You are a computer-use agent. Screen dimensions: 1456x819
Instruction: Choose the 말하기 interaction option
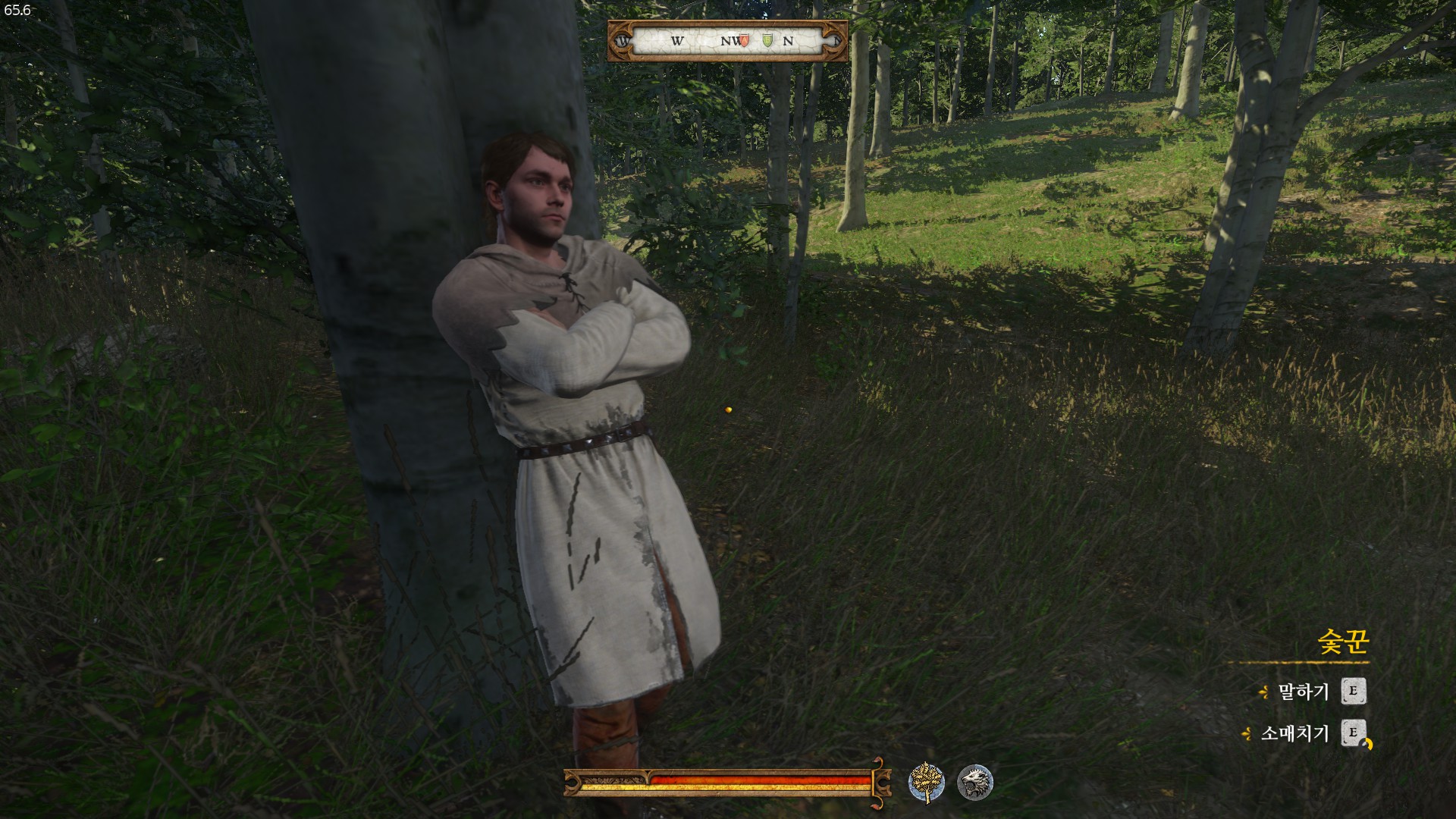coord(1304,692)
